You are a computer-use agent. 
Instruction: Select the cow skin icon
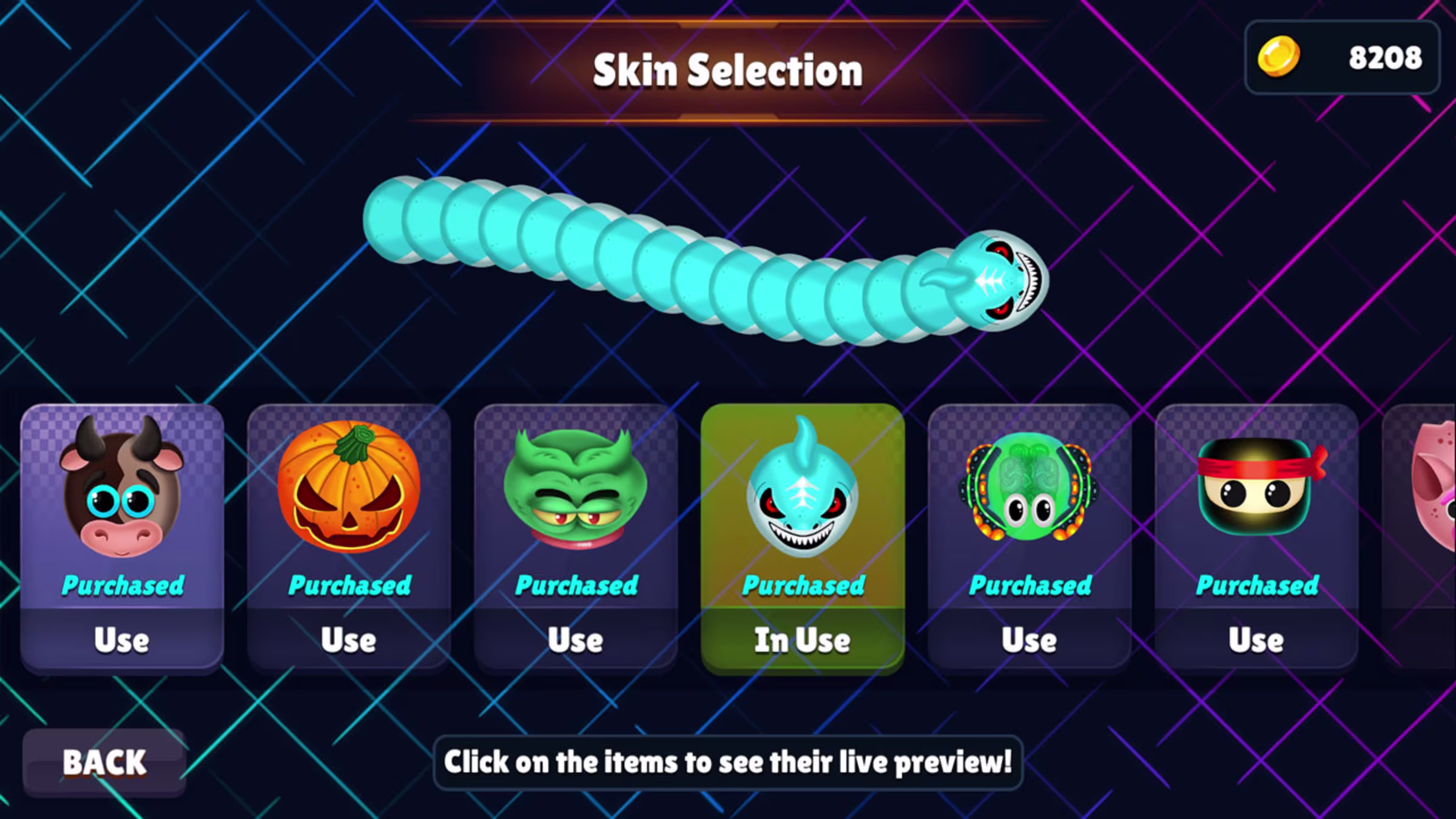click(121, 491)
